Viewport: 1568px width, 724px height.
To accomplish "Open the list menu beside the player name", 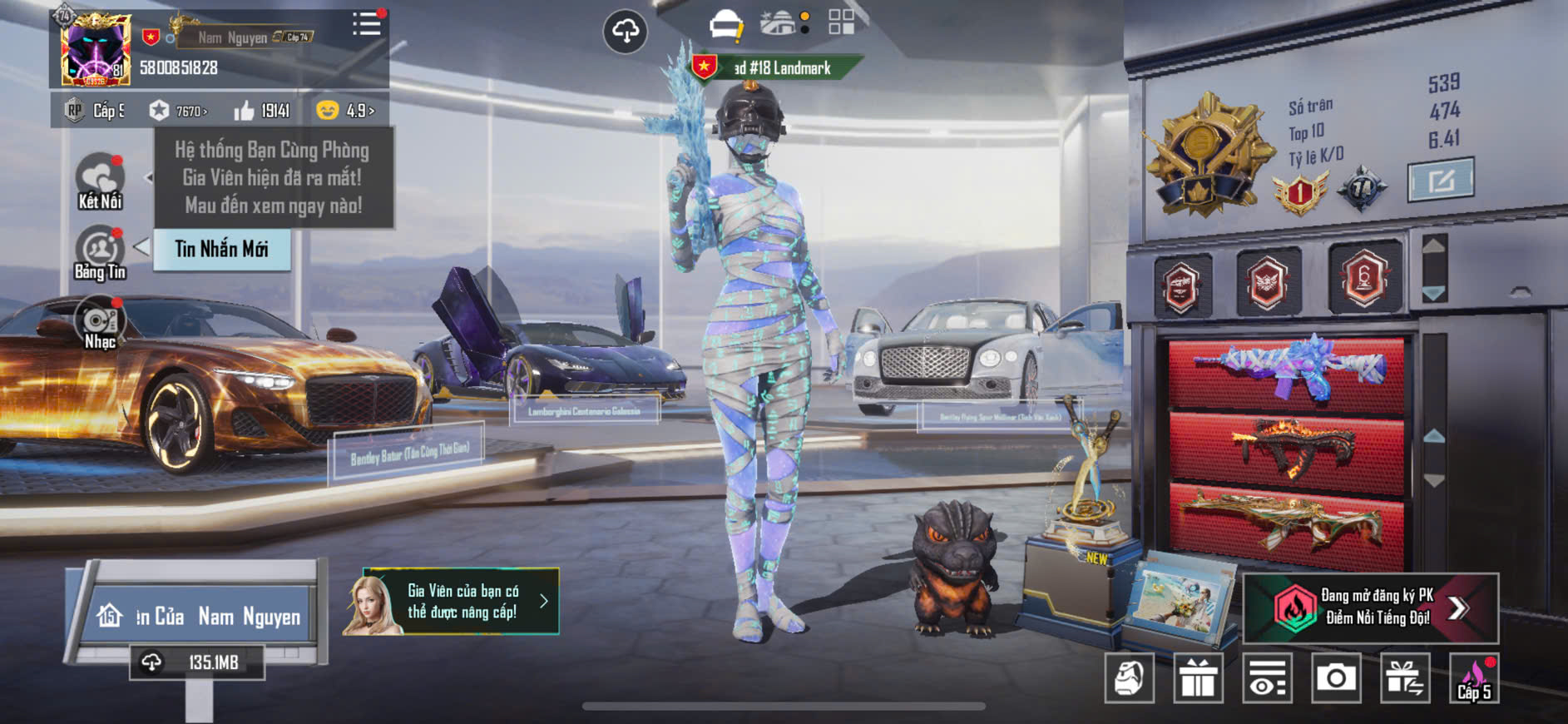I will coord(366,24).
